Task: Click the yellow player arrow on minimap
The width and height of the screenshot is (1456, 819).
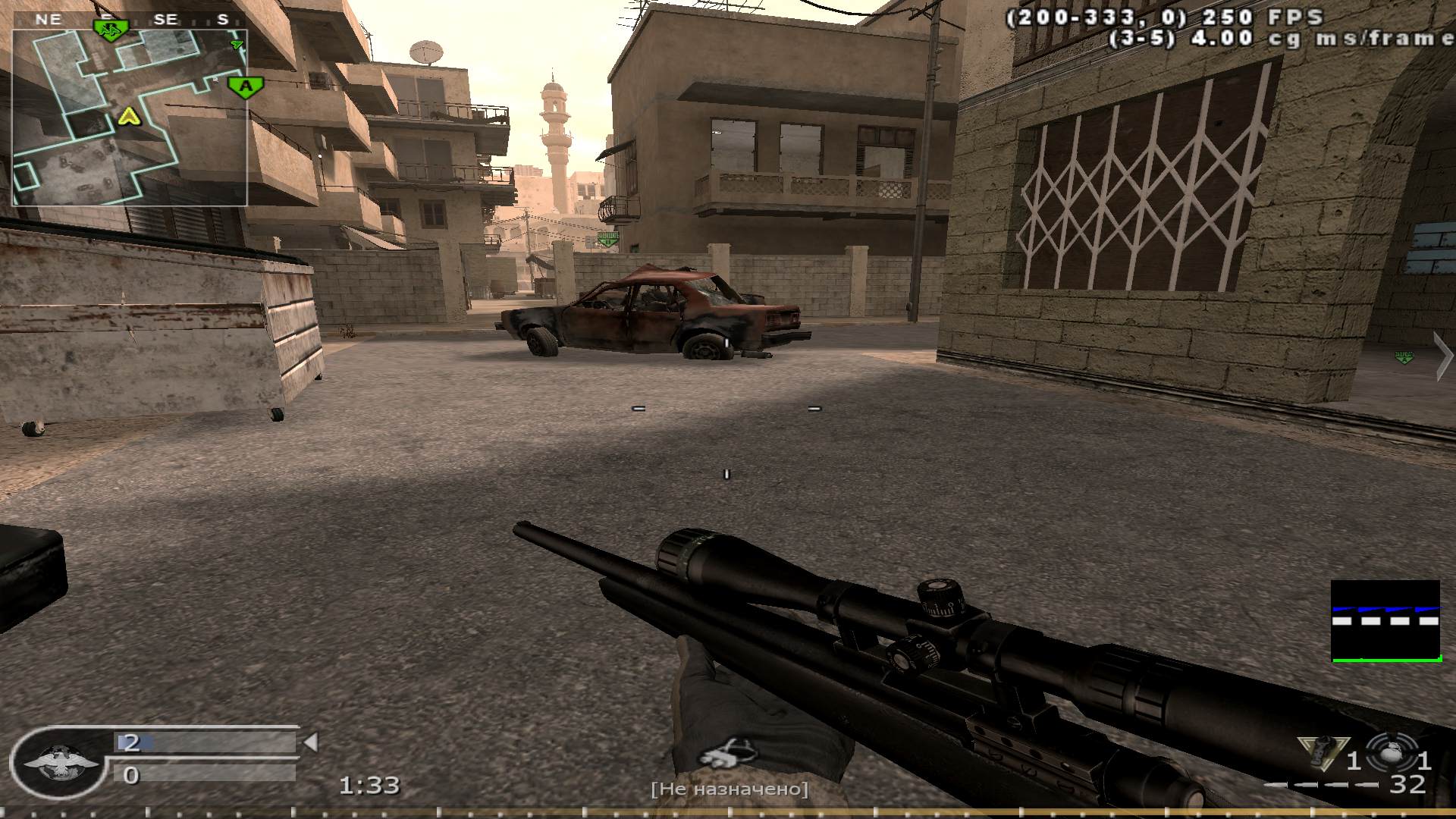Action: [x=130, y=116]
